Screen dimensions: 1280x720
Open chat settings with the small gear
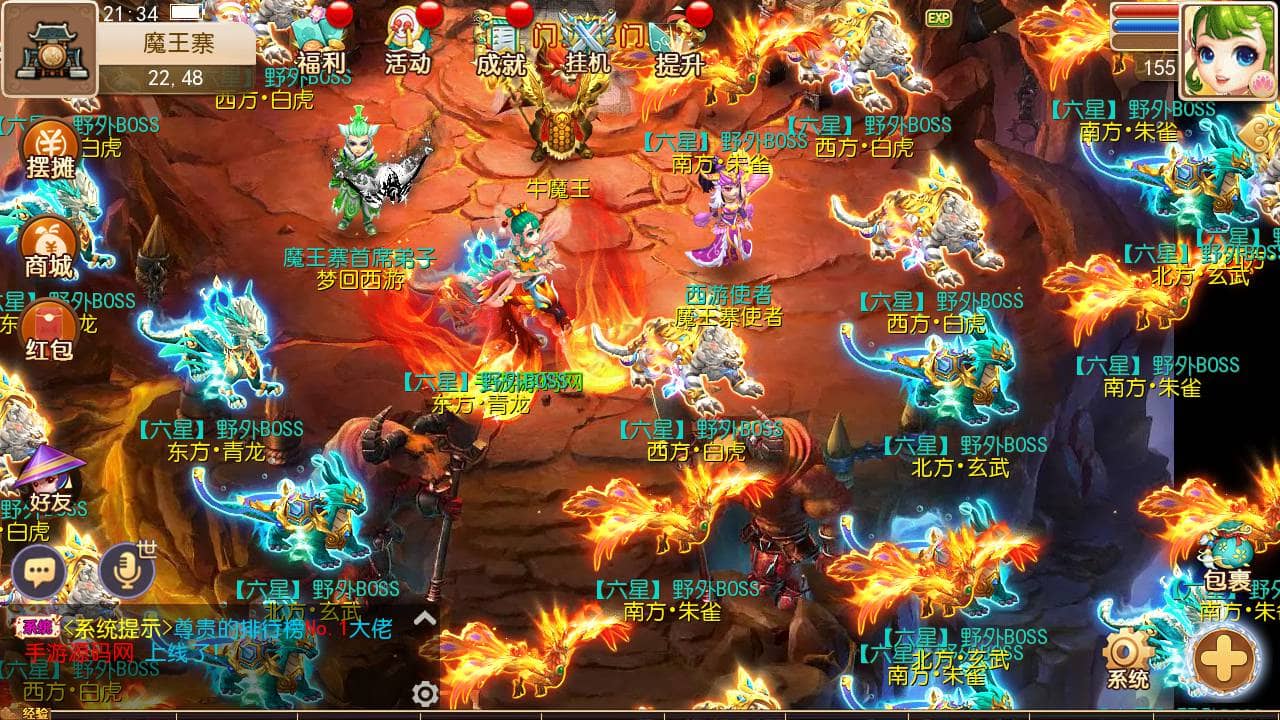coord(425,693)
